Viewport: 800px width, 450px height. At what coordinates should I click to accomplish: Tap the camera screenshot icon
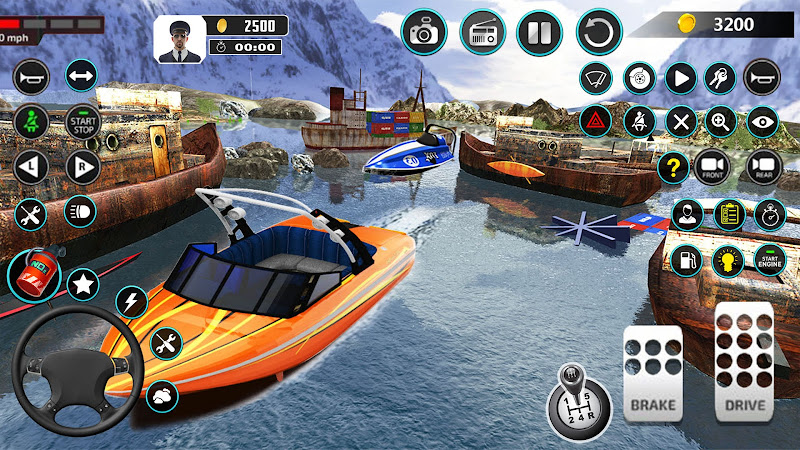pyautogui.click(x=423, y=32)
